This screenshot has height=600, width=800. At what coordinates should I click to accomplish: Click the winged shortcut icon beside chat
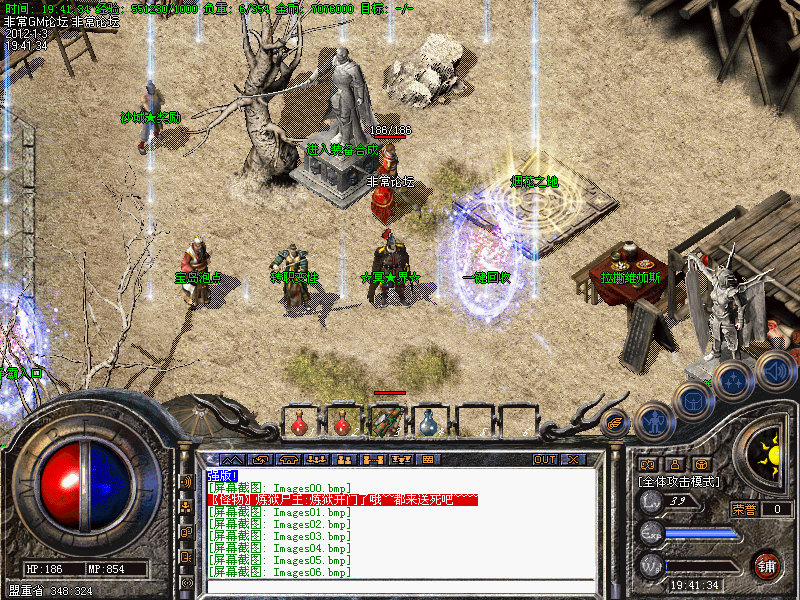(615, 421)
